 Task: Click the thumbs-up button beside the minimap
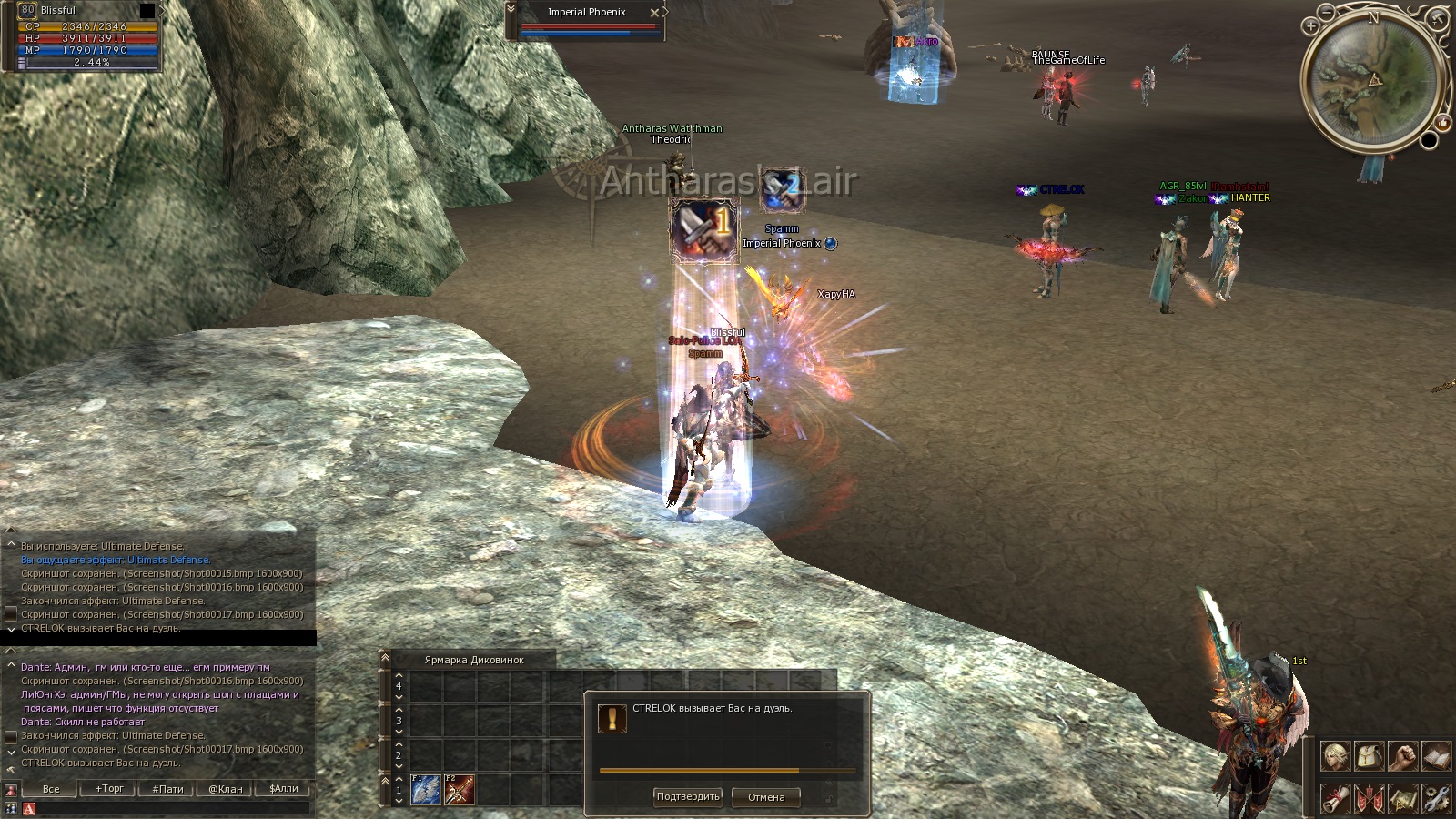coord(1443,122)
